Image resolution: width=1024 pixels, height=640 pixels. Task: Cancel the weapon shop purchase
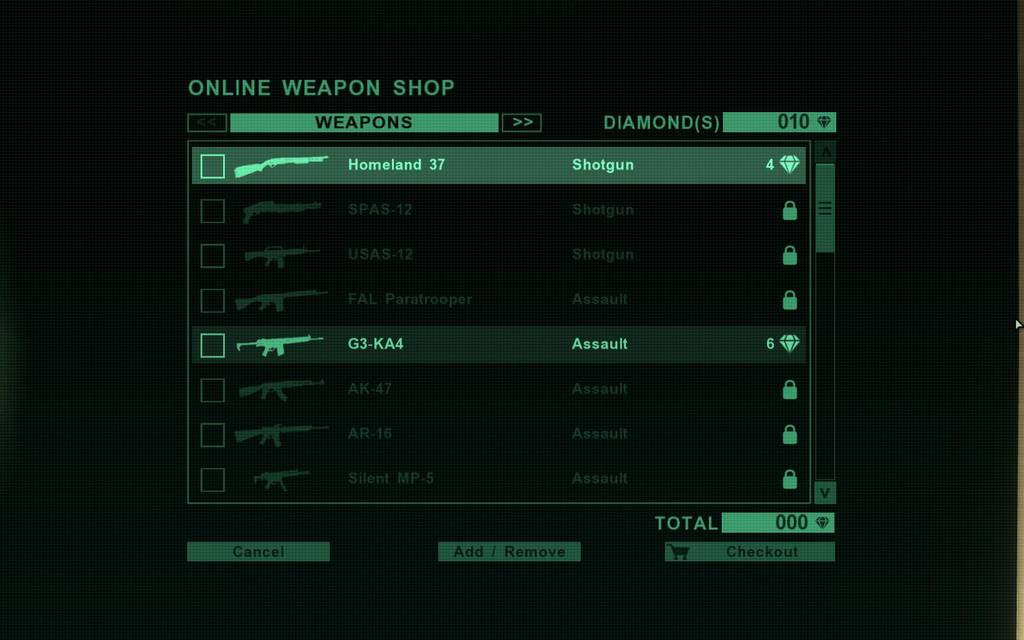point(258,551)
